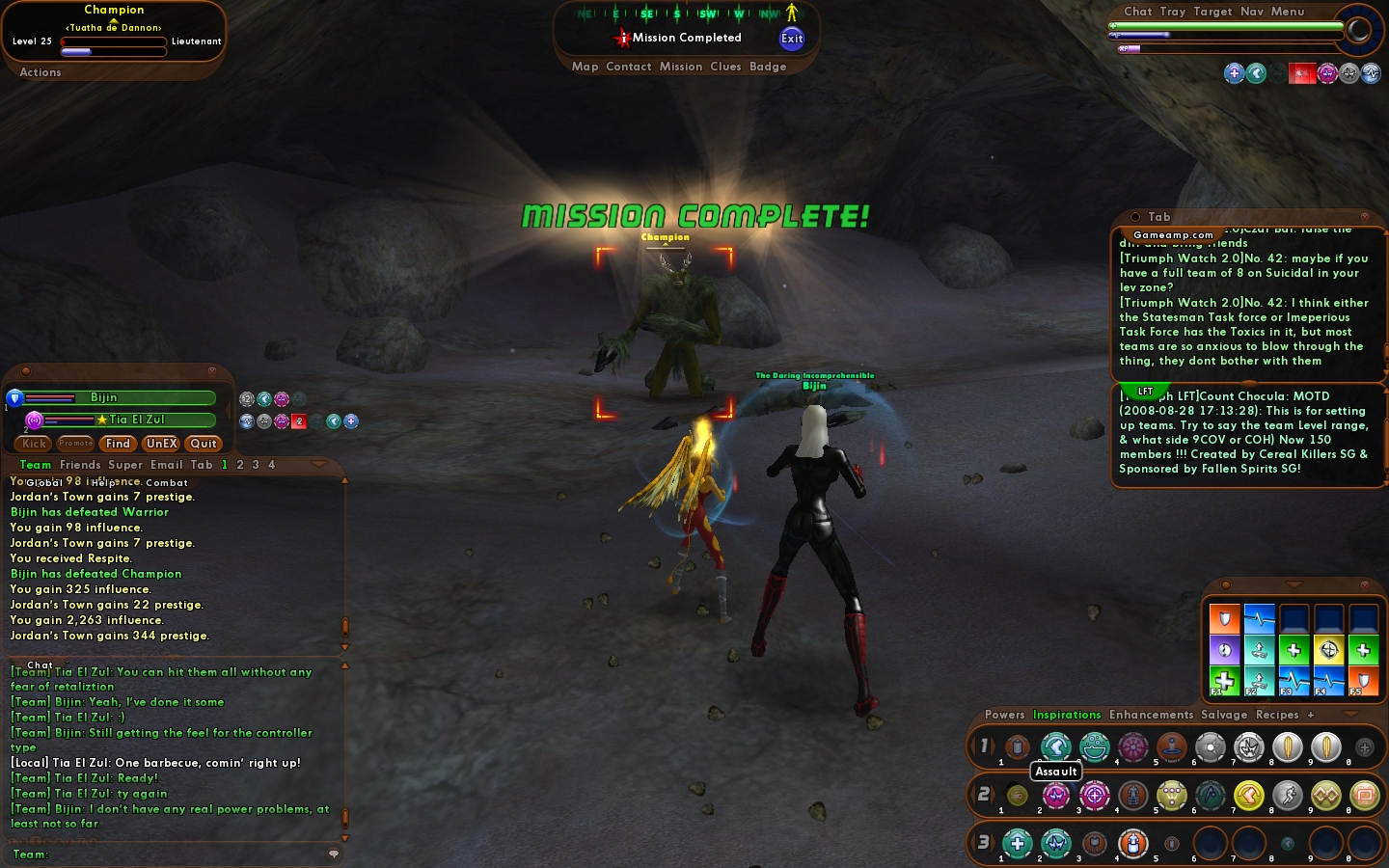Open the Enhancements tab
This screenshot has width=1389, height=868.
[1151, 715]
